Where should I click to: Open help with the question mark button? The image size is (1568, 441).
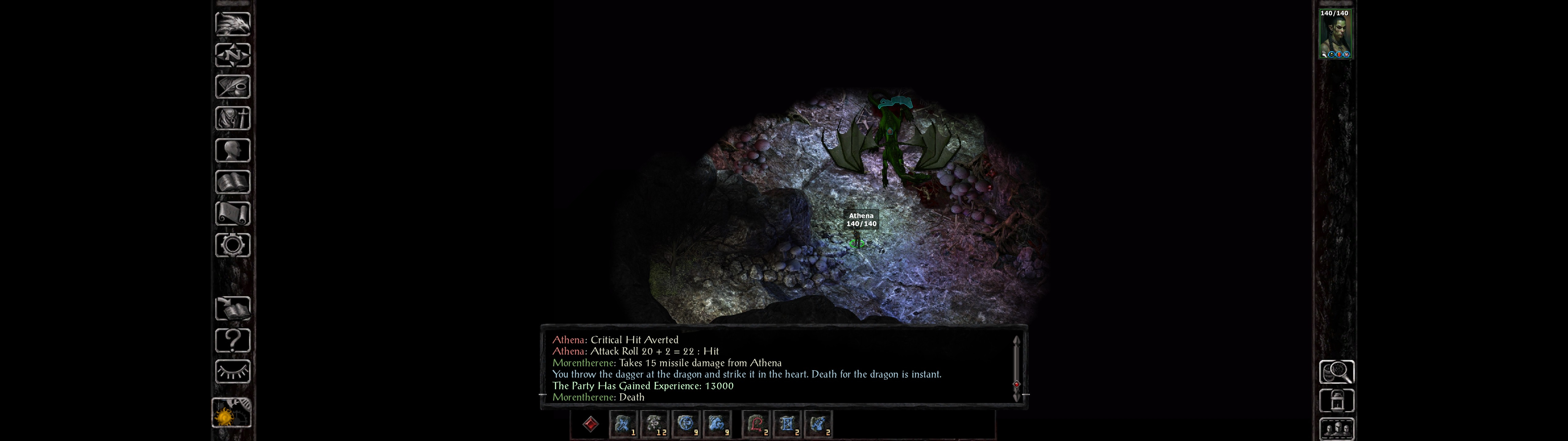(232, 340)
